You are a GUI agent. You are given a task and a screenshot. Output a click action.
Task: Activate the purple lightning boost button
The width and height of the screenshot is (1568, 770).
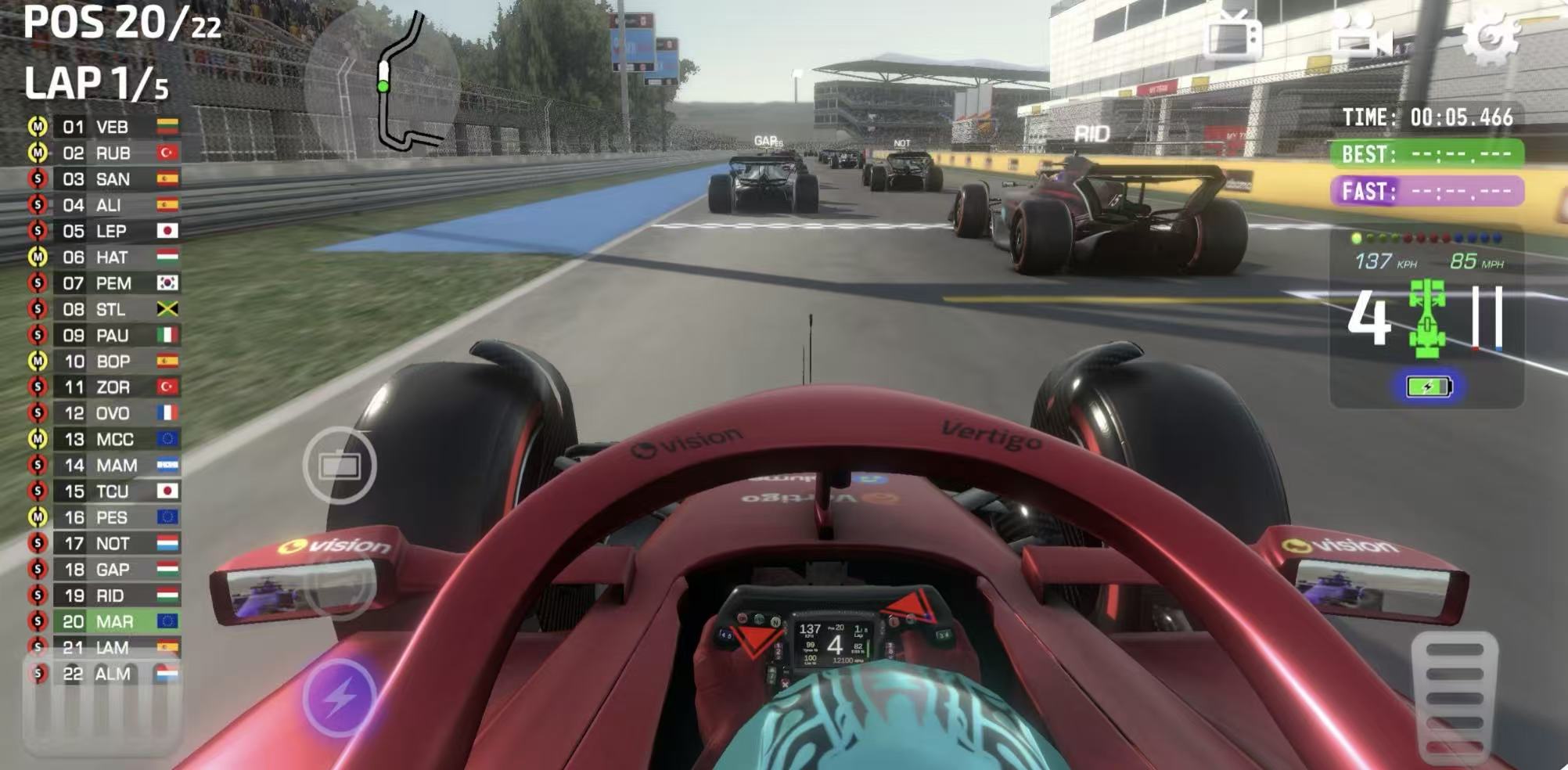coord(339,696)
